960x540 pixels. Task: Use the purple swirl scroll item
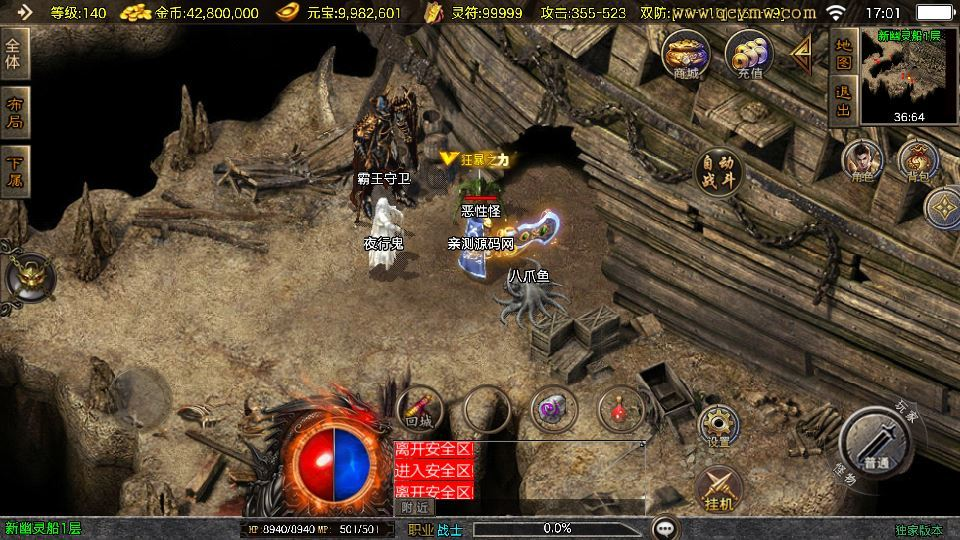(x=552, y=408)
